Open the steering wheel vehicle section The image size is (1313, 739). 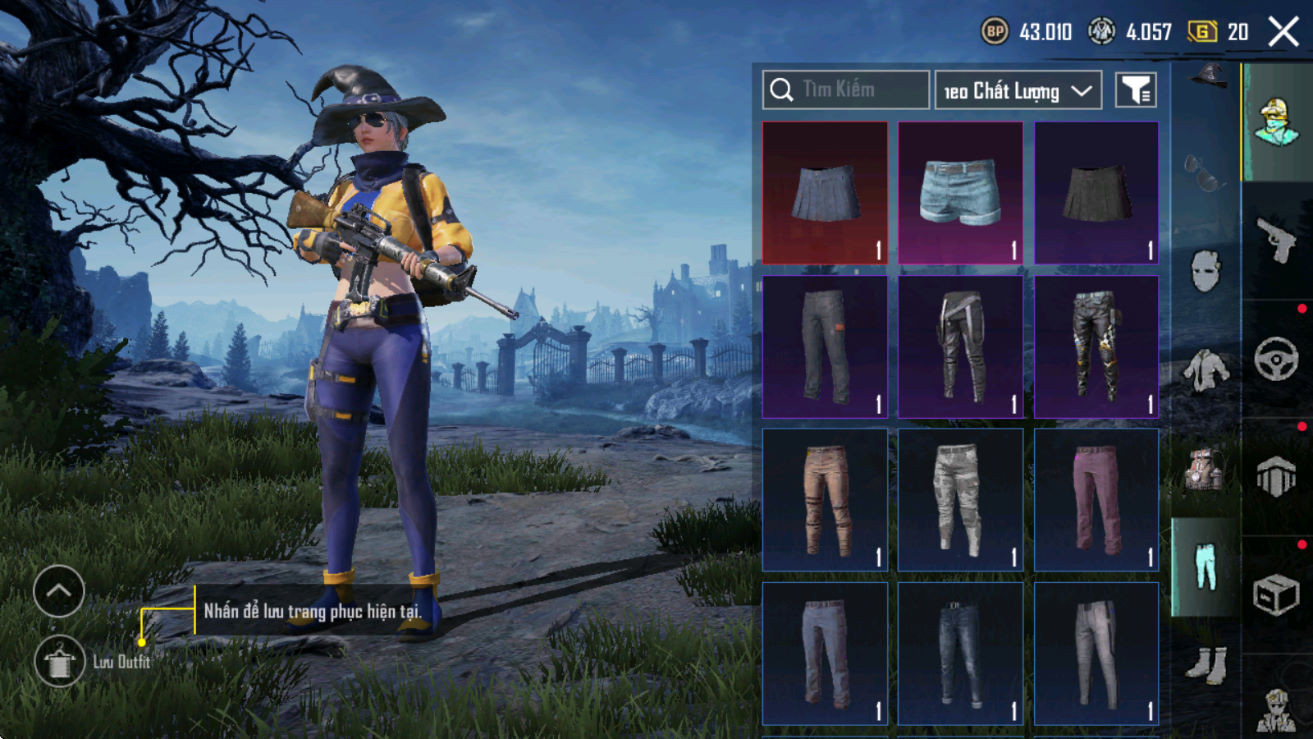click(1276, 358)
